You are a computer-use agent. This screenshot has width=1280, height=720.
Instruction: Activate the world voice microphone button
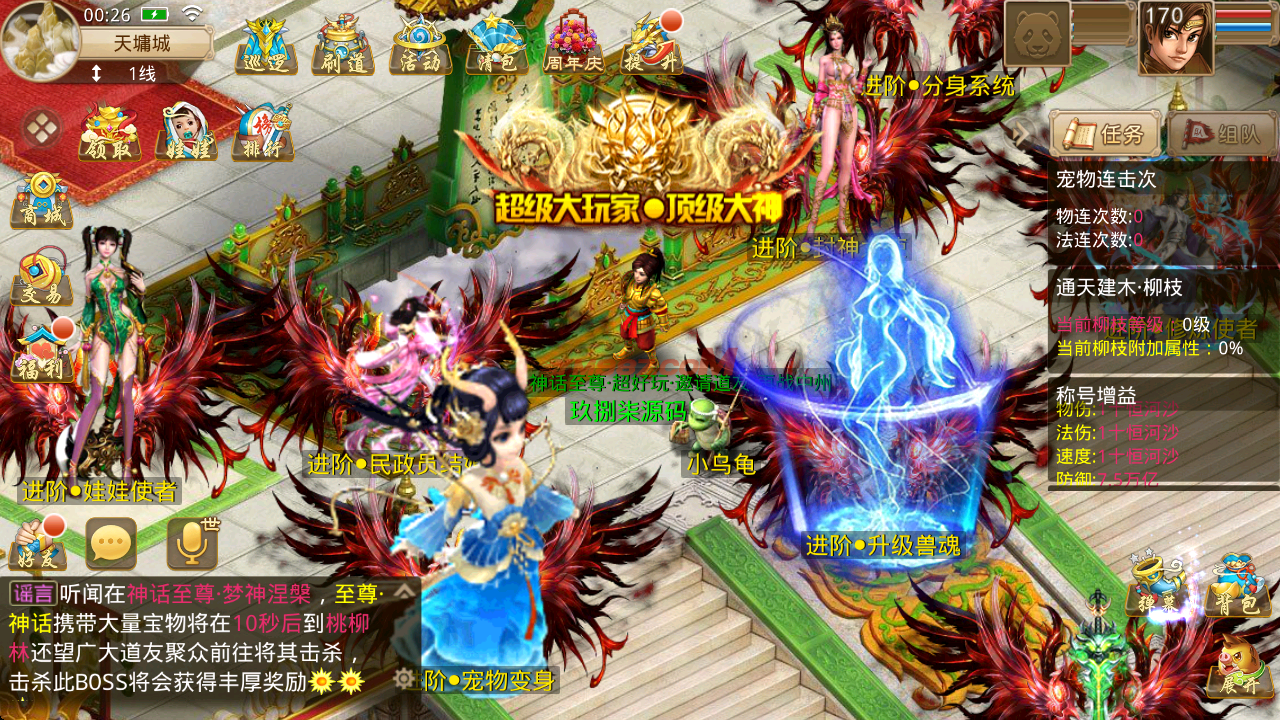point(191,544)
